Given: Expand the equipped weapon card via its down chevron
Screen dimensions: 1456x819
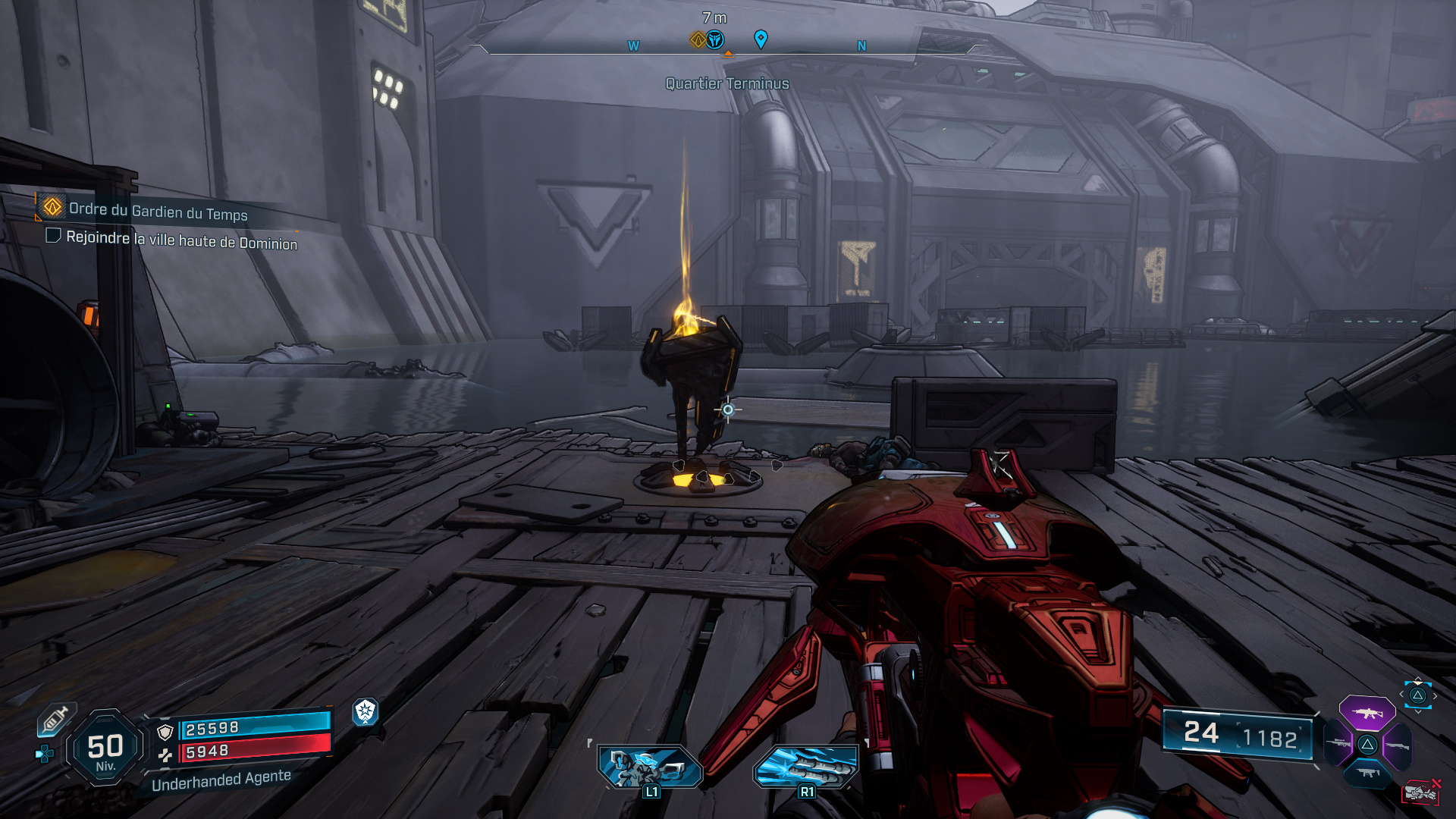Looking at the screenshot, I should (1417, 712).
